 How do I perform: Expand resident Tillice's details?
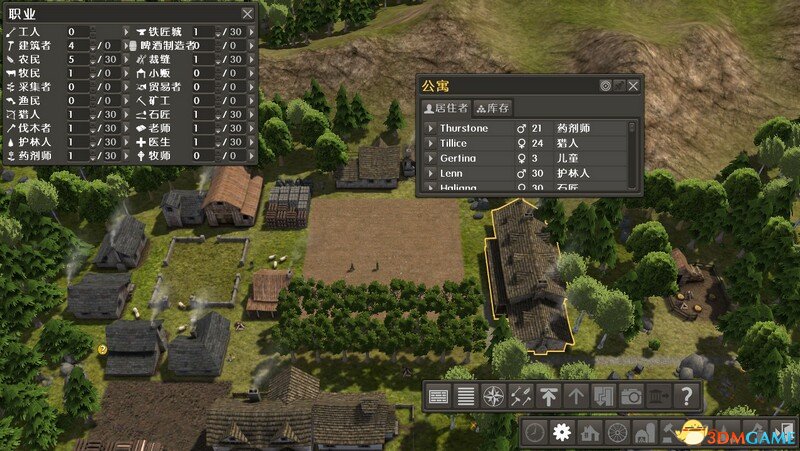[430, 144]
